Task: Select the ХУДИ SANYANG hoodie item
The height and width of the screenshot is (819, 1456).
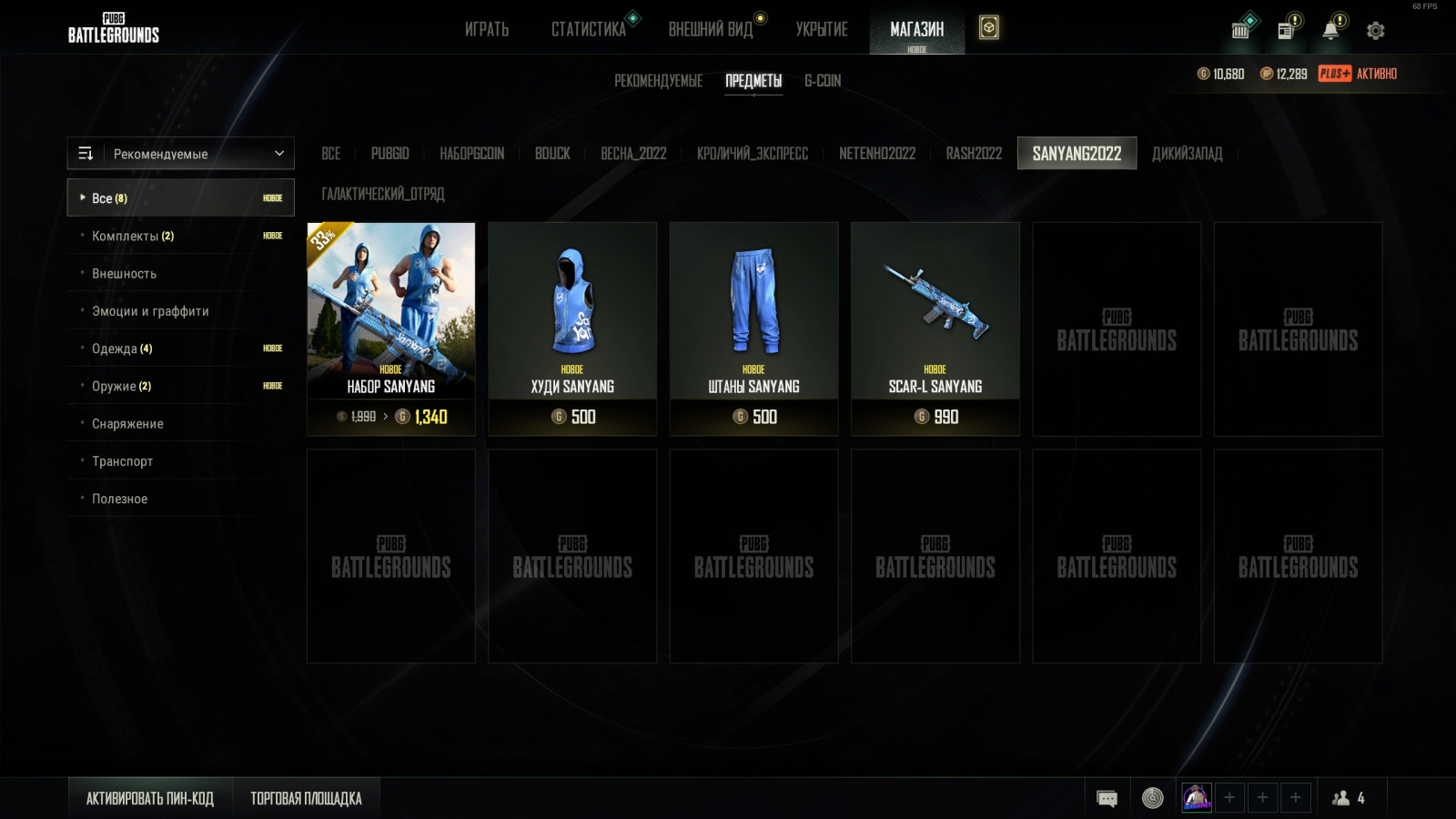Action: coord(572,328)
